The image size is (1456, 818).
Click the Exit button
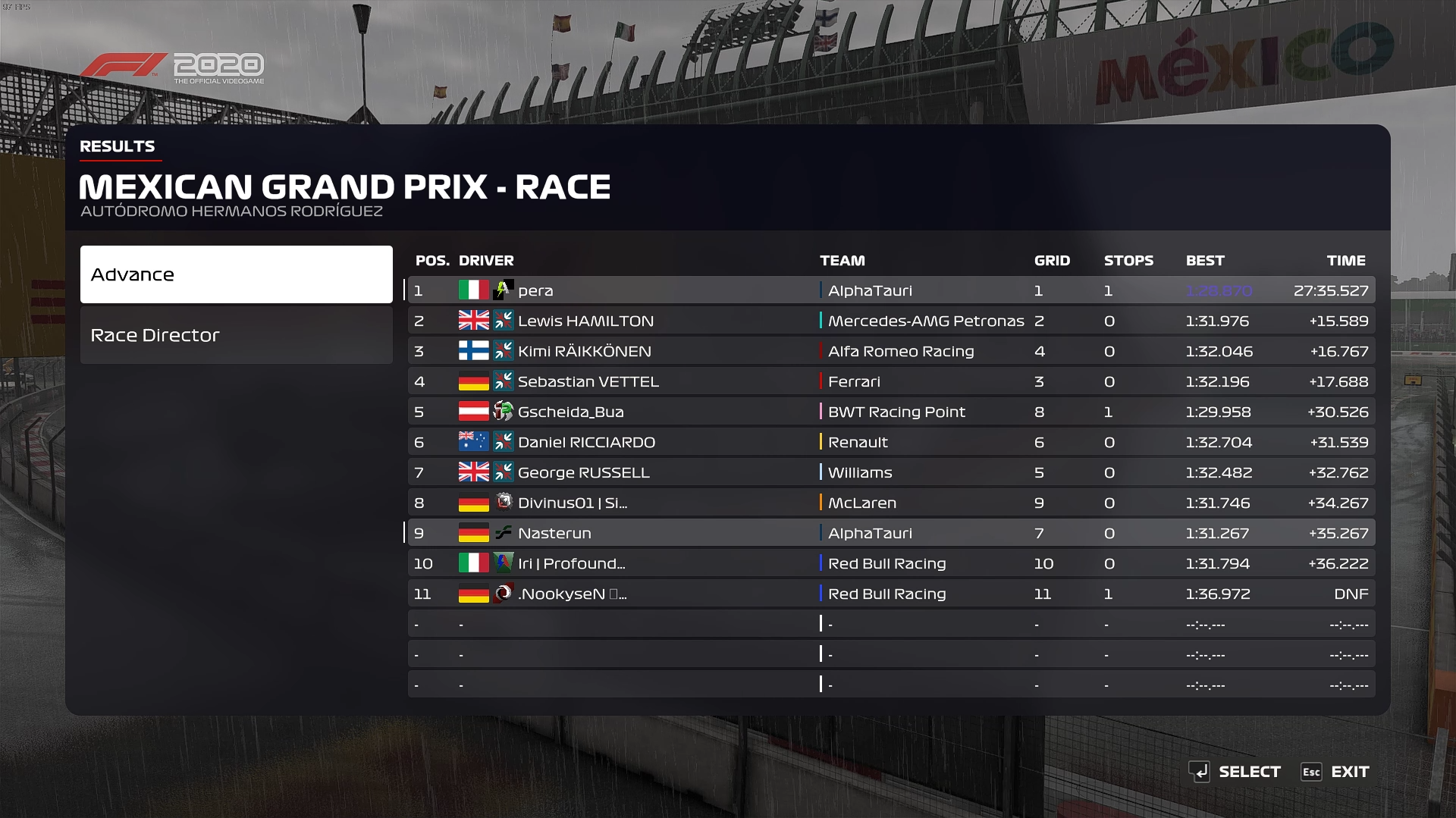pos(1335,772)
